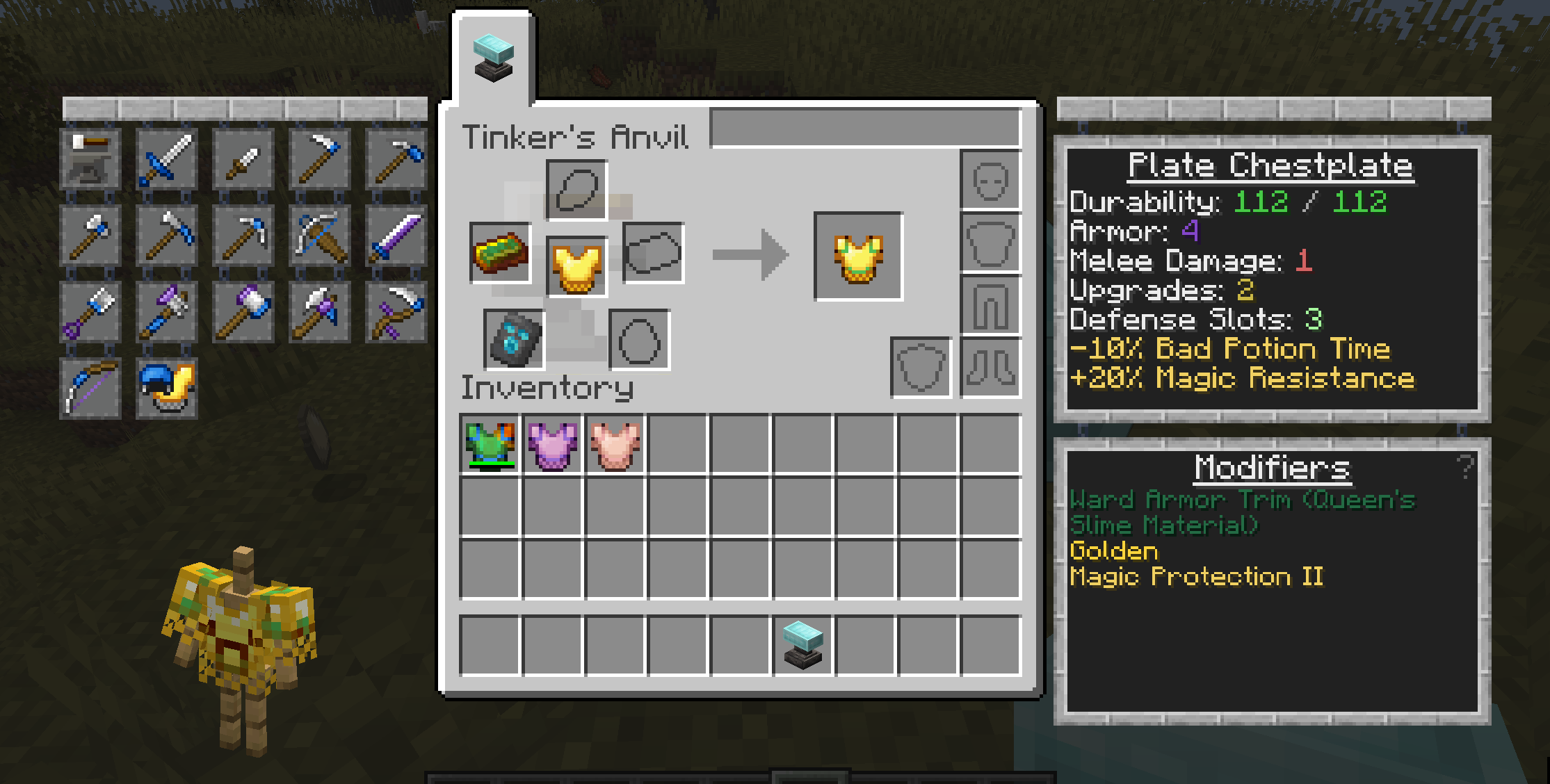
Task: Click the anvil item in the hotbar
Action: (803, 645)
